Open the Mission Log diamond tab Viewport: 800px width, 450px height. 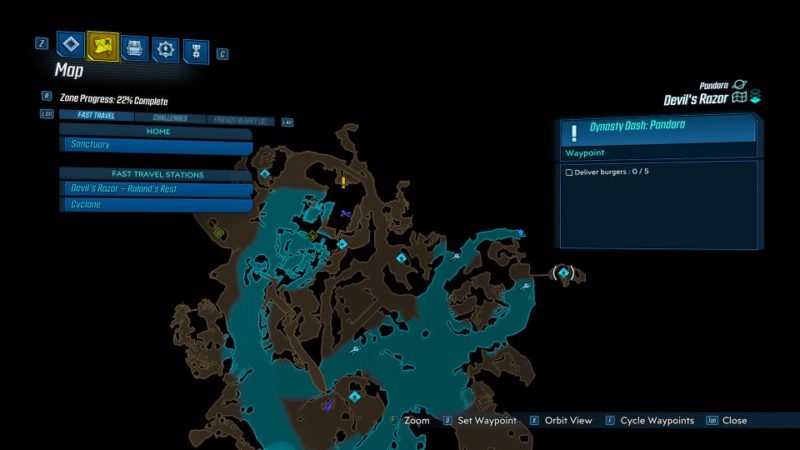click(70, 45)
